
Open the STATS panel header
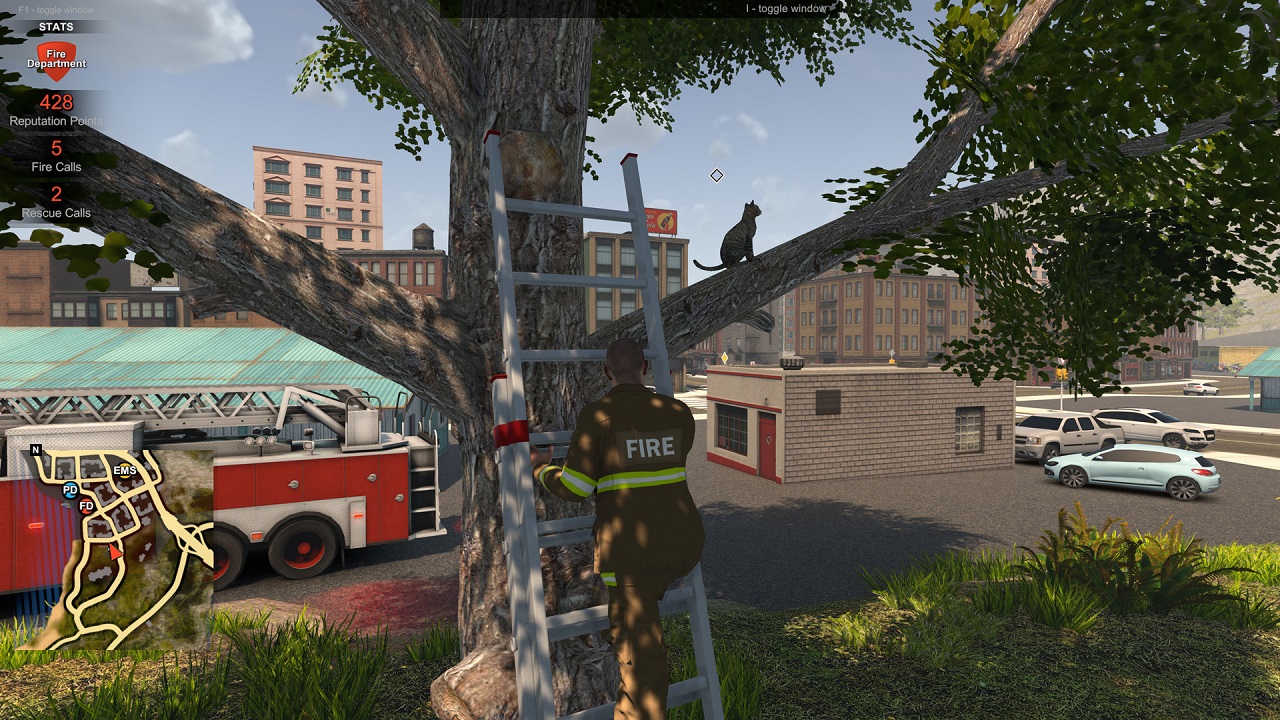point(56,27)
